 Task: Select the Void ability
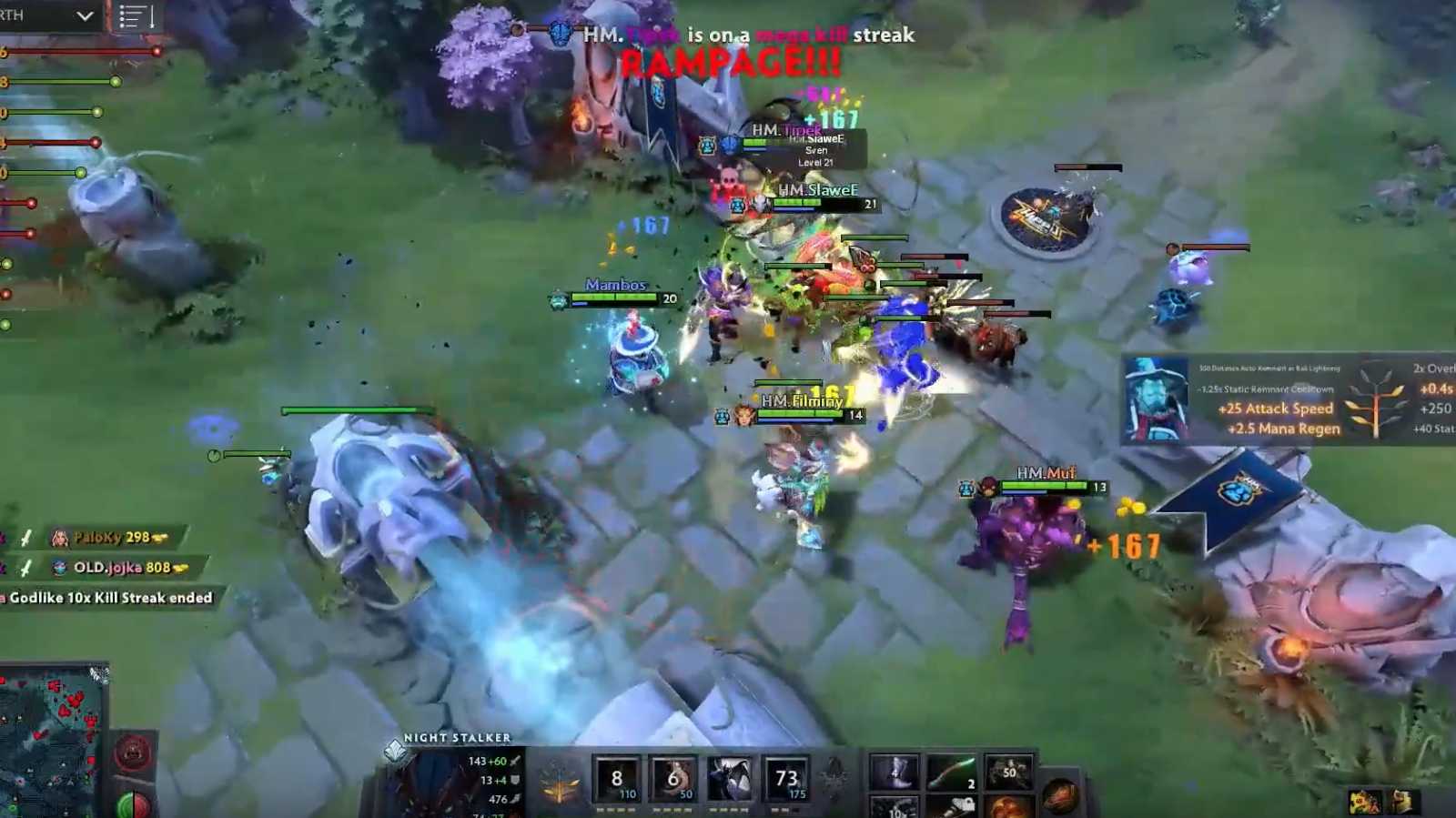617,778
